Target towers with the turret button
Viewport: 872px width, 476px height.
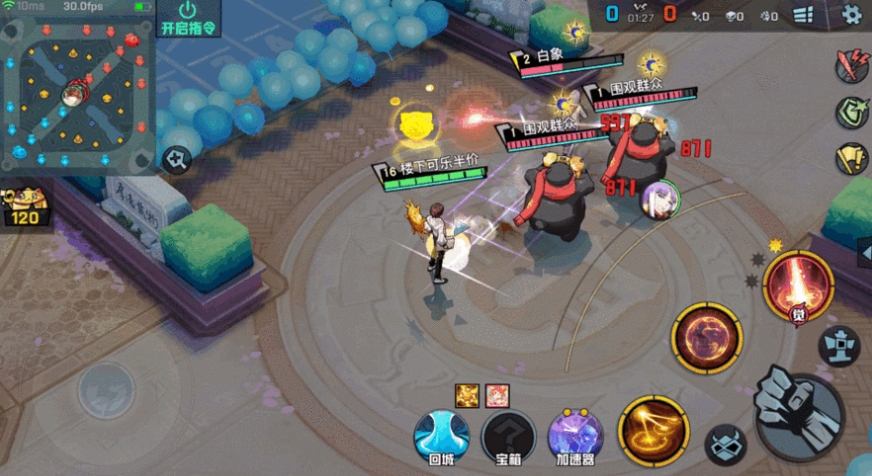click(840, 345)
